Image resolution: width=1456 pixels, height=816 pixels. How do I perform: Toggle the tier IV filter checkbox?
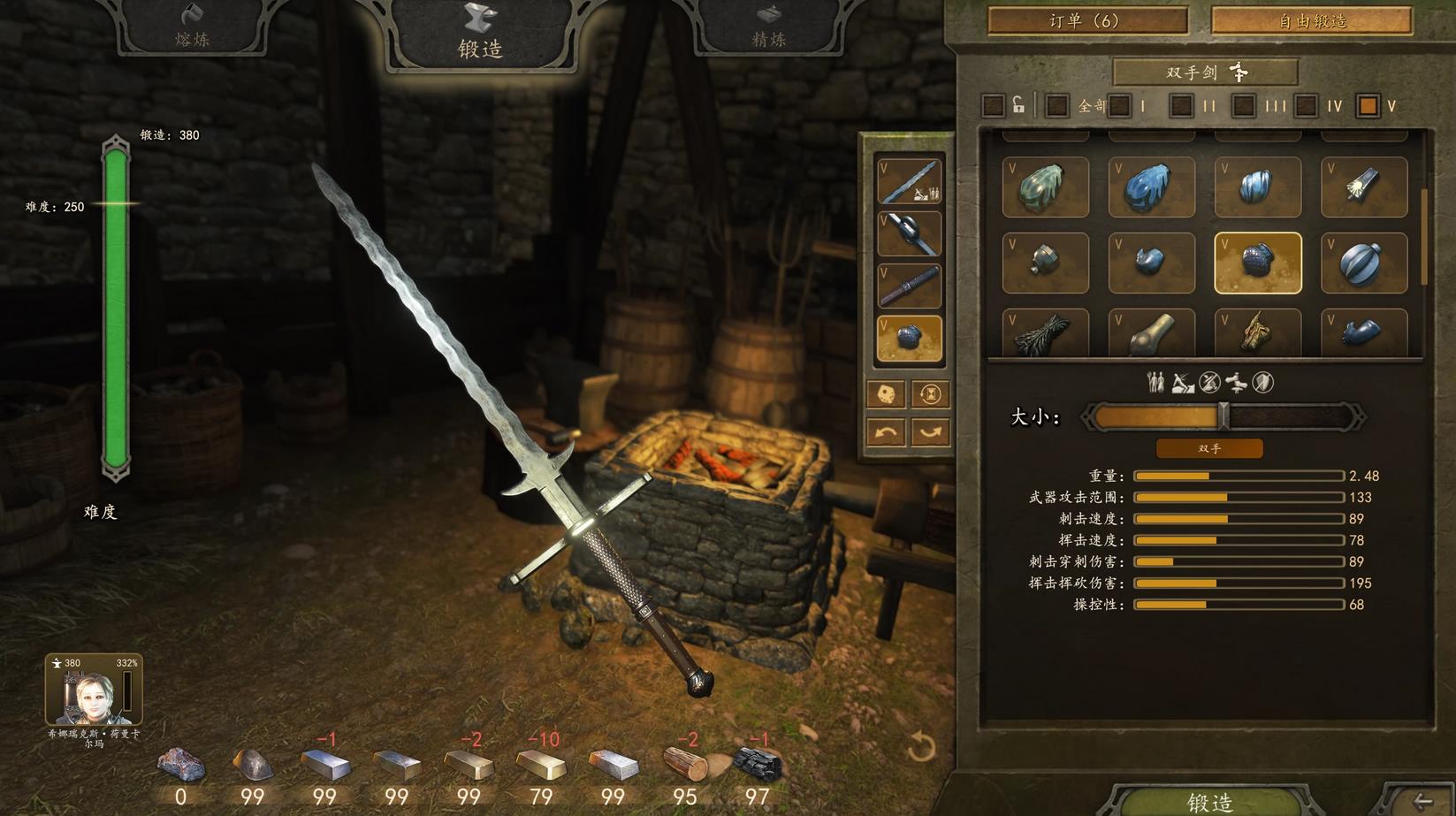(x=1306, y=106)
